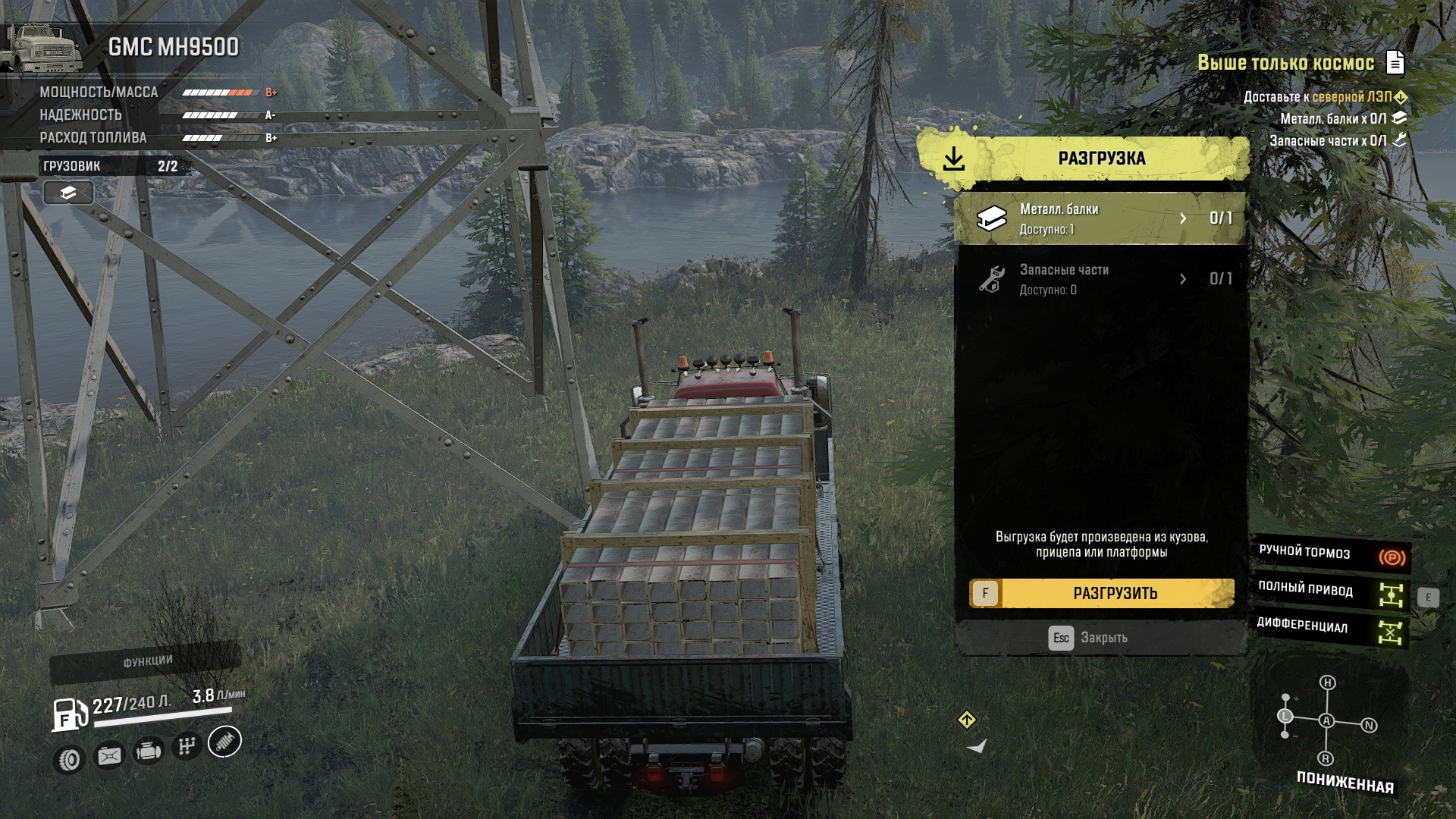Screen dimensions: 1456x819
Task: Select the Металл. балки cargo row
Action: coord(1100,218)
